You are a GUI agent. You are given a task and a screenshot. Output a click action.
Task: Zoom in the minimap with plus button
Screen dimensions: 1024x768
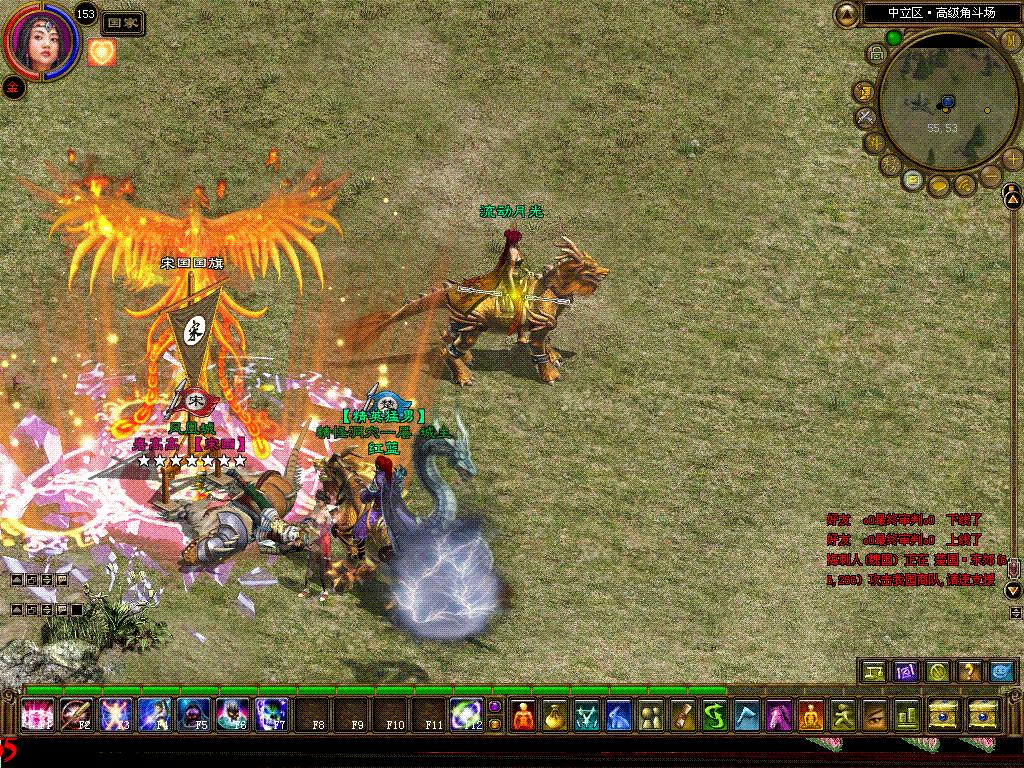(1013, 158)
